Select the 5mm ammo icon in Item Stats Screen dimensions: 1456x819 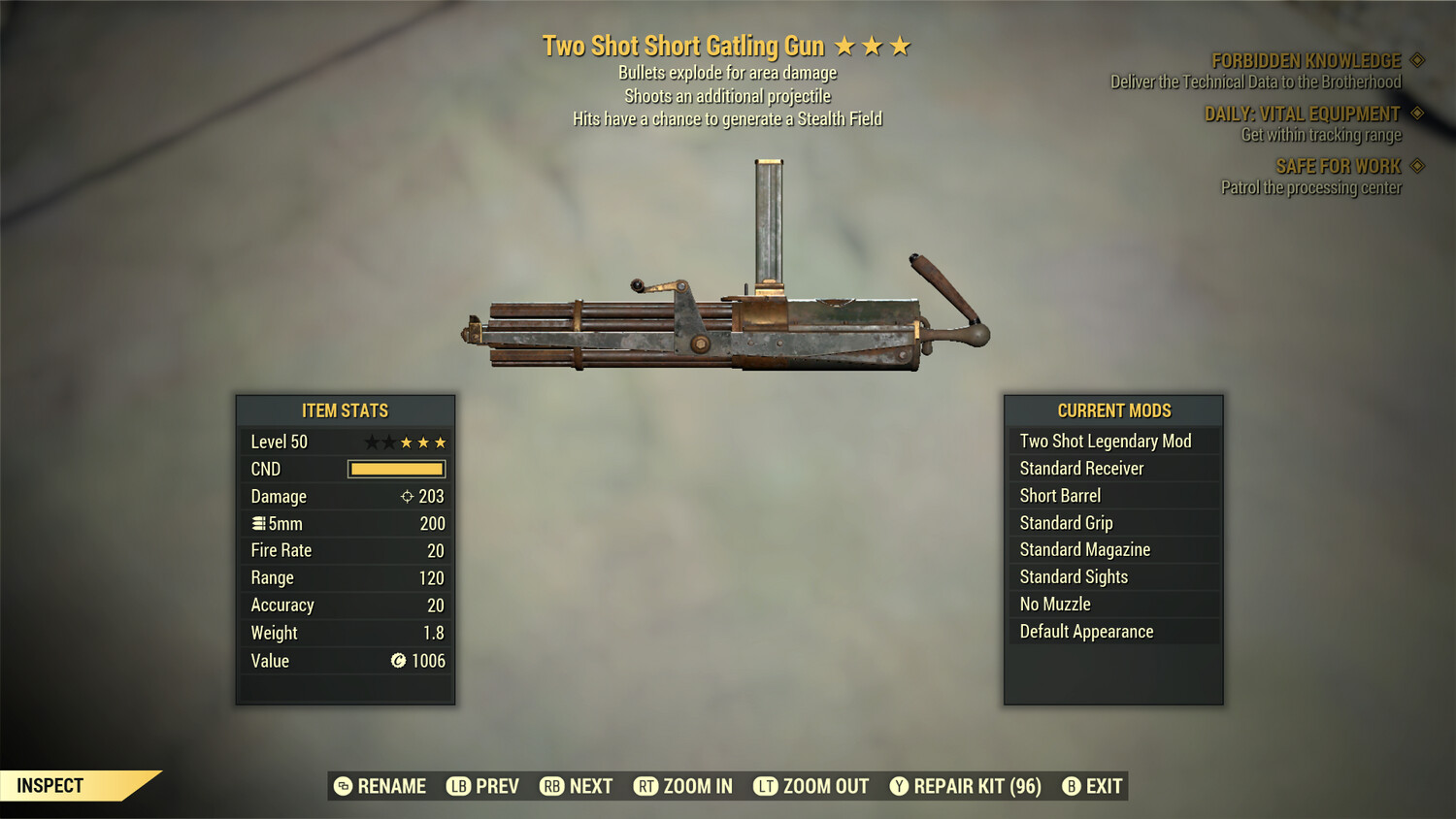257,523
